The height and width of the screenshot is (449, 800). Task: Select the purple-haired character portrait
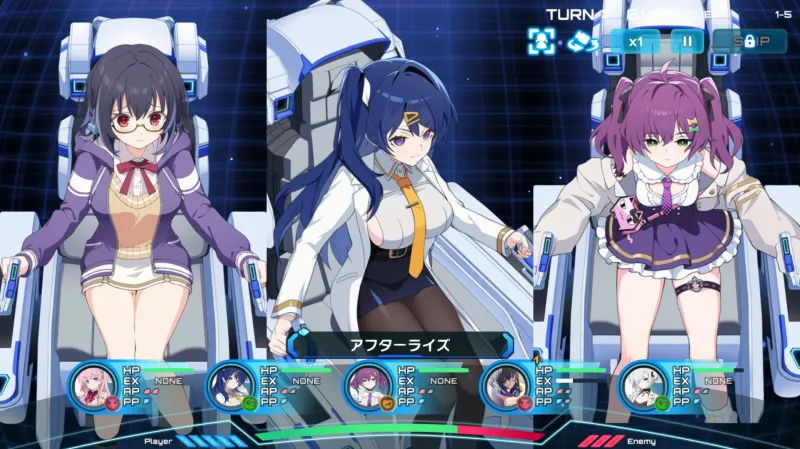368,386
